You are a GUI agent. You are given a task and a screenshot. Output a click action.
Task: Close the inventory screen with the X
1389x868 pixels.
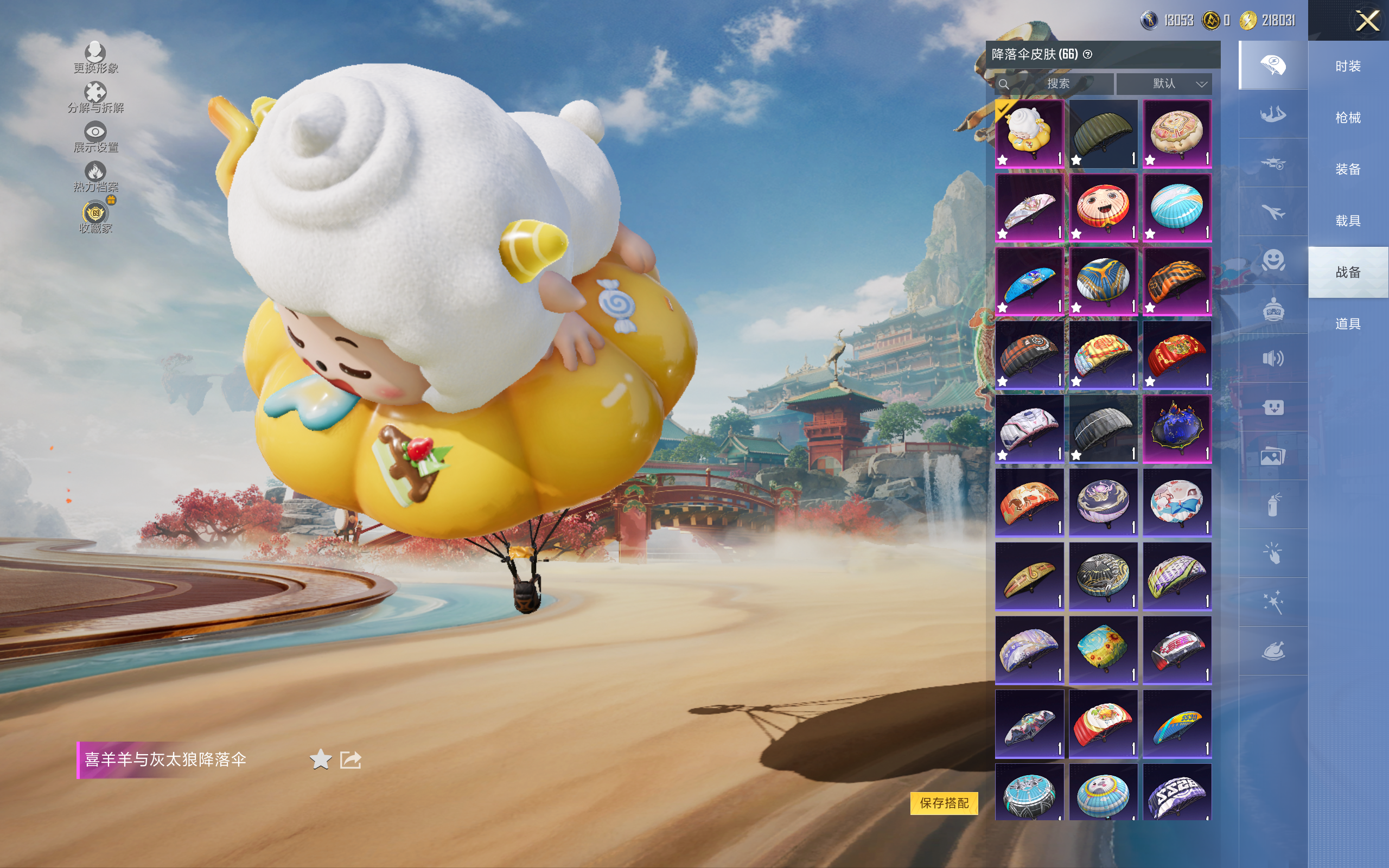1367,21
